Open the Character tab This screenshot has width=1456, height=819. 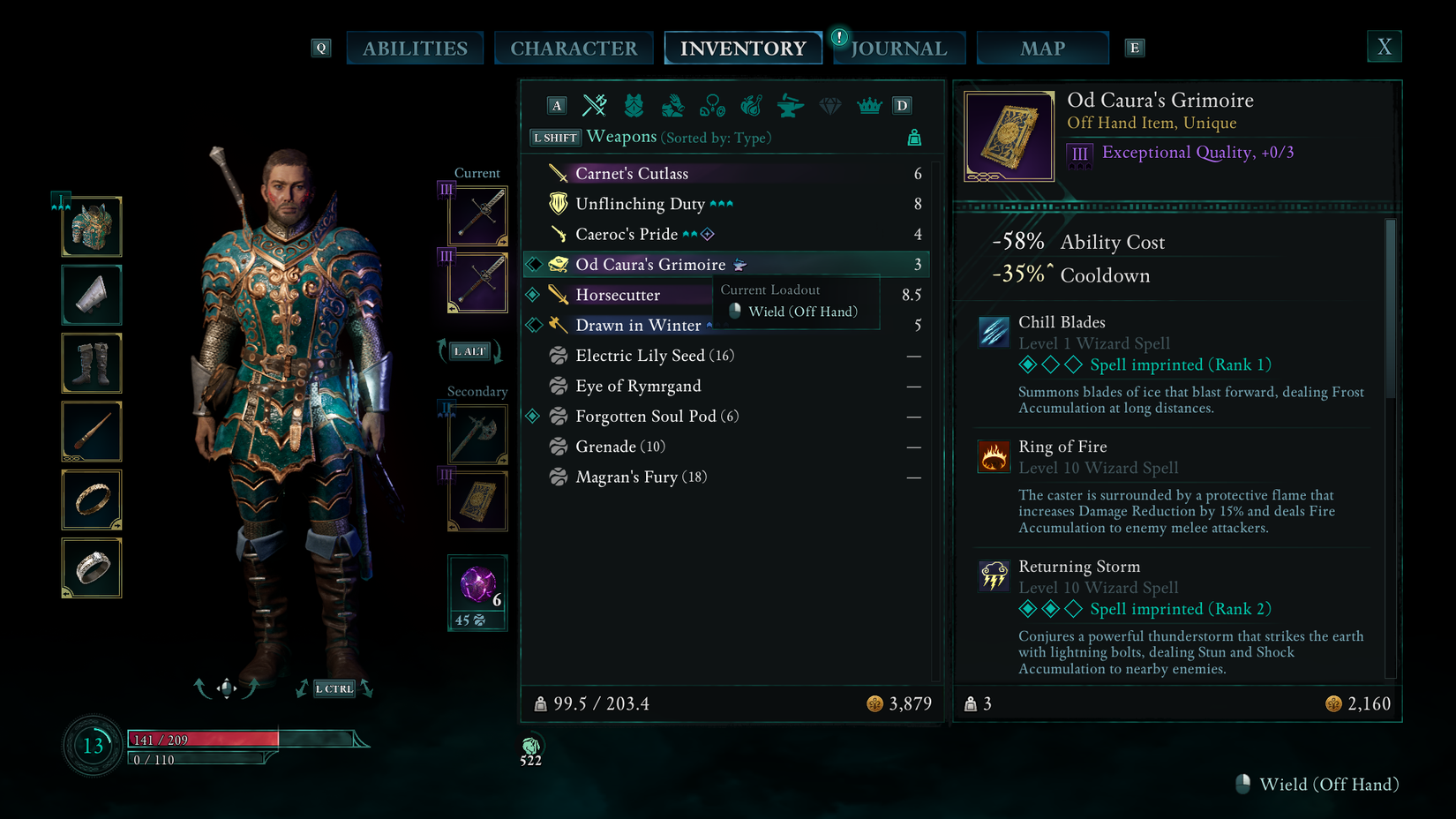click(574, 49)
